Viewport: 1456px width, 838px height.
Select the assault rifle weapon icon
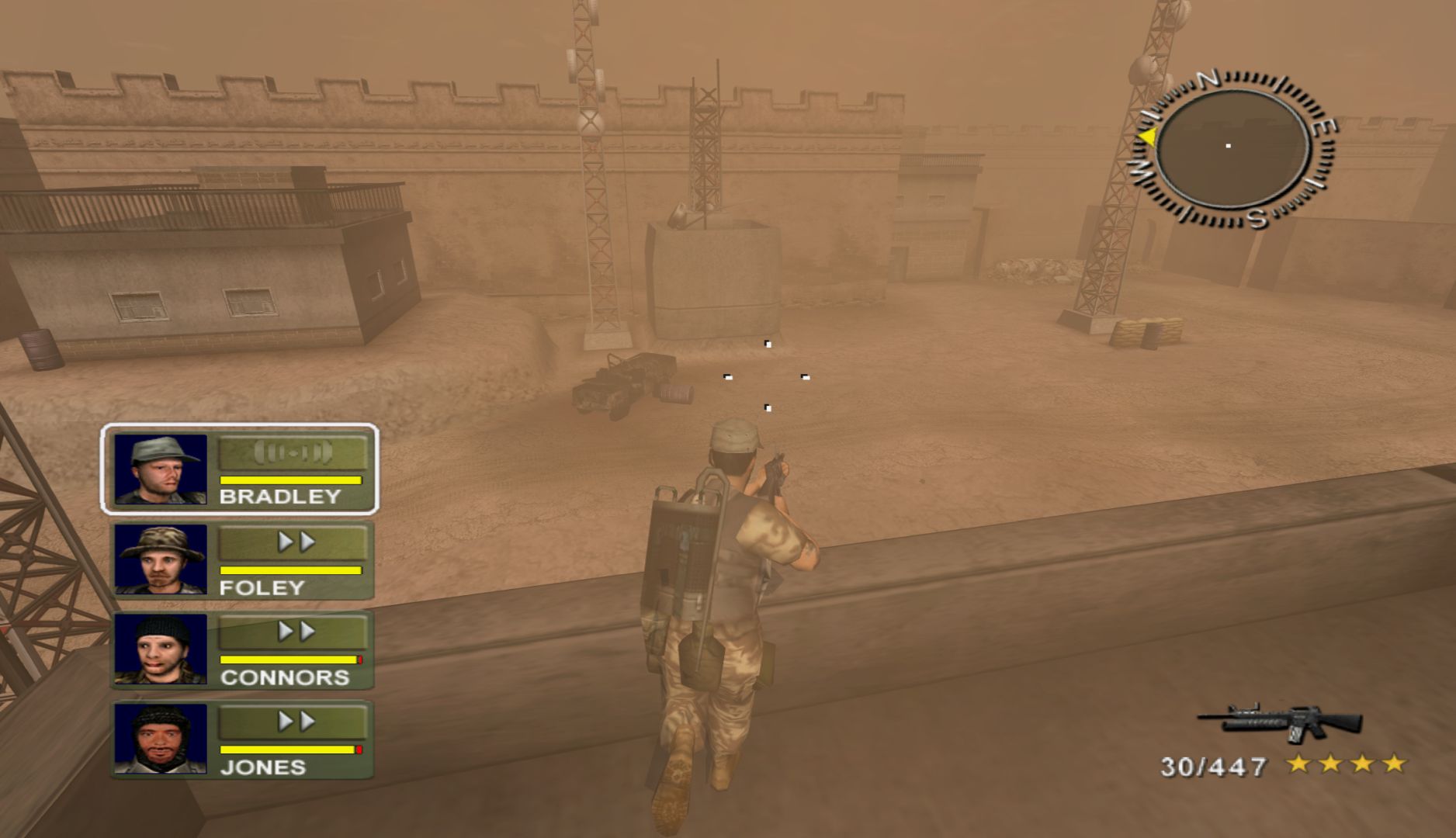tap(1282, 722)
